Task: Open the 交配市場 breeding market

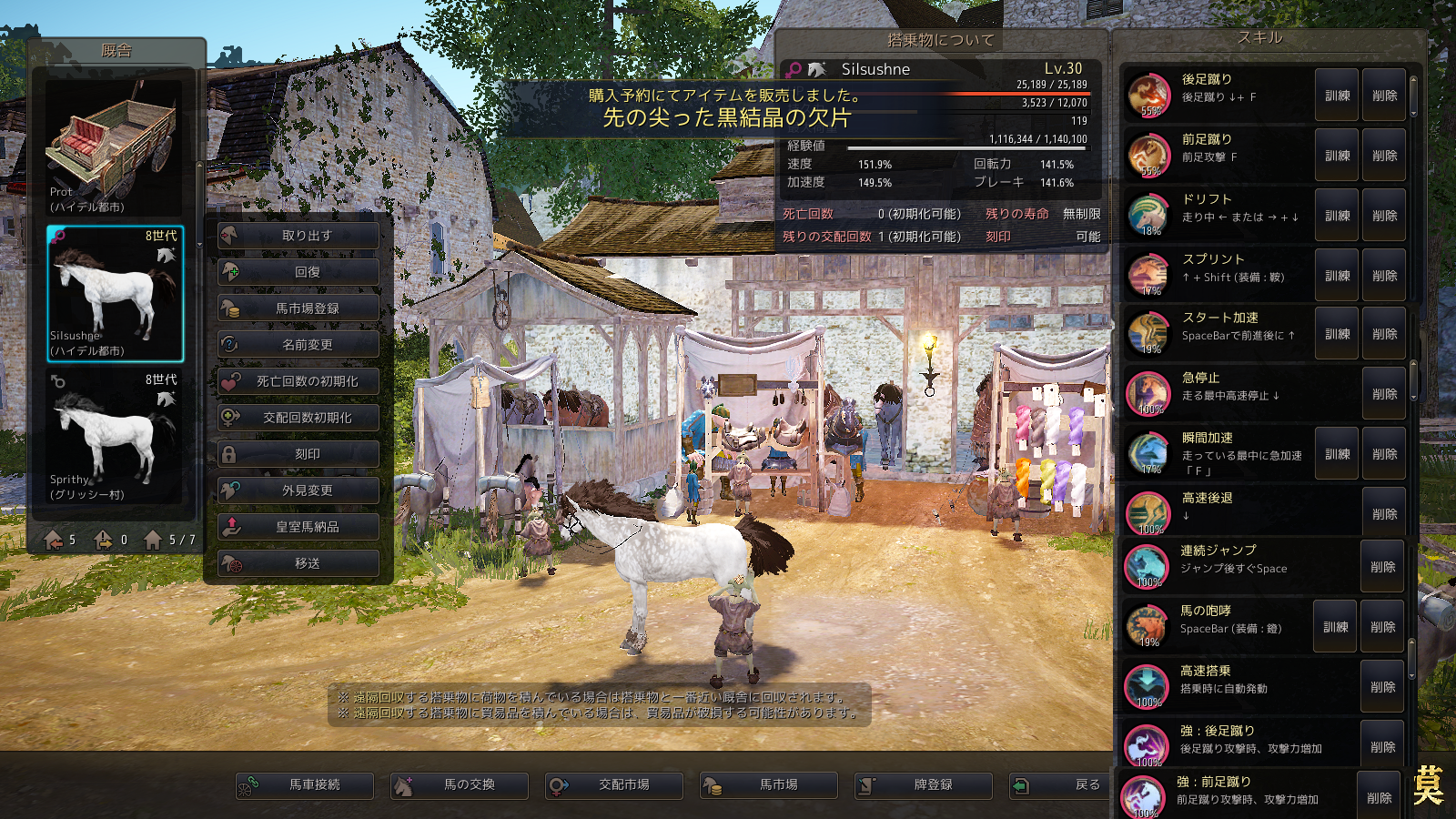Action: [x=614, y=784]
